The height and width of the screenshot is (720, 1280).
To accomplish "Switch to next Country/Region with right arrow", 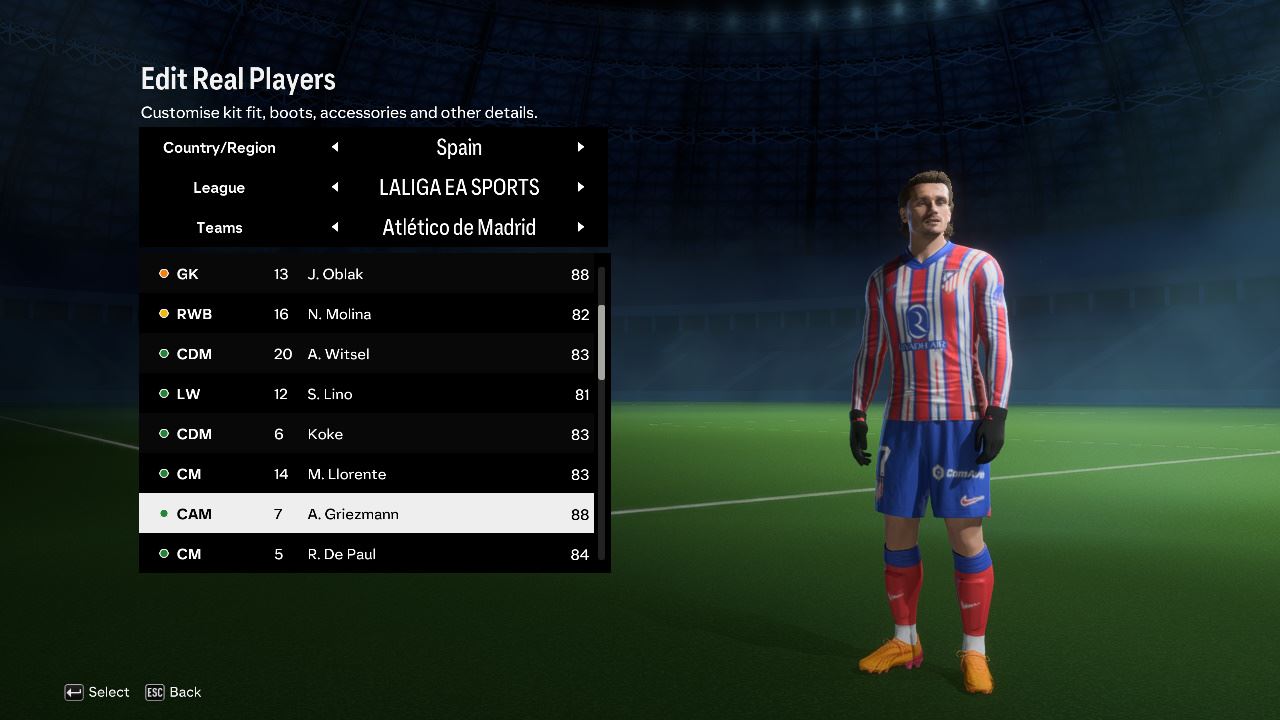I will [x=580, y=147].
